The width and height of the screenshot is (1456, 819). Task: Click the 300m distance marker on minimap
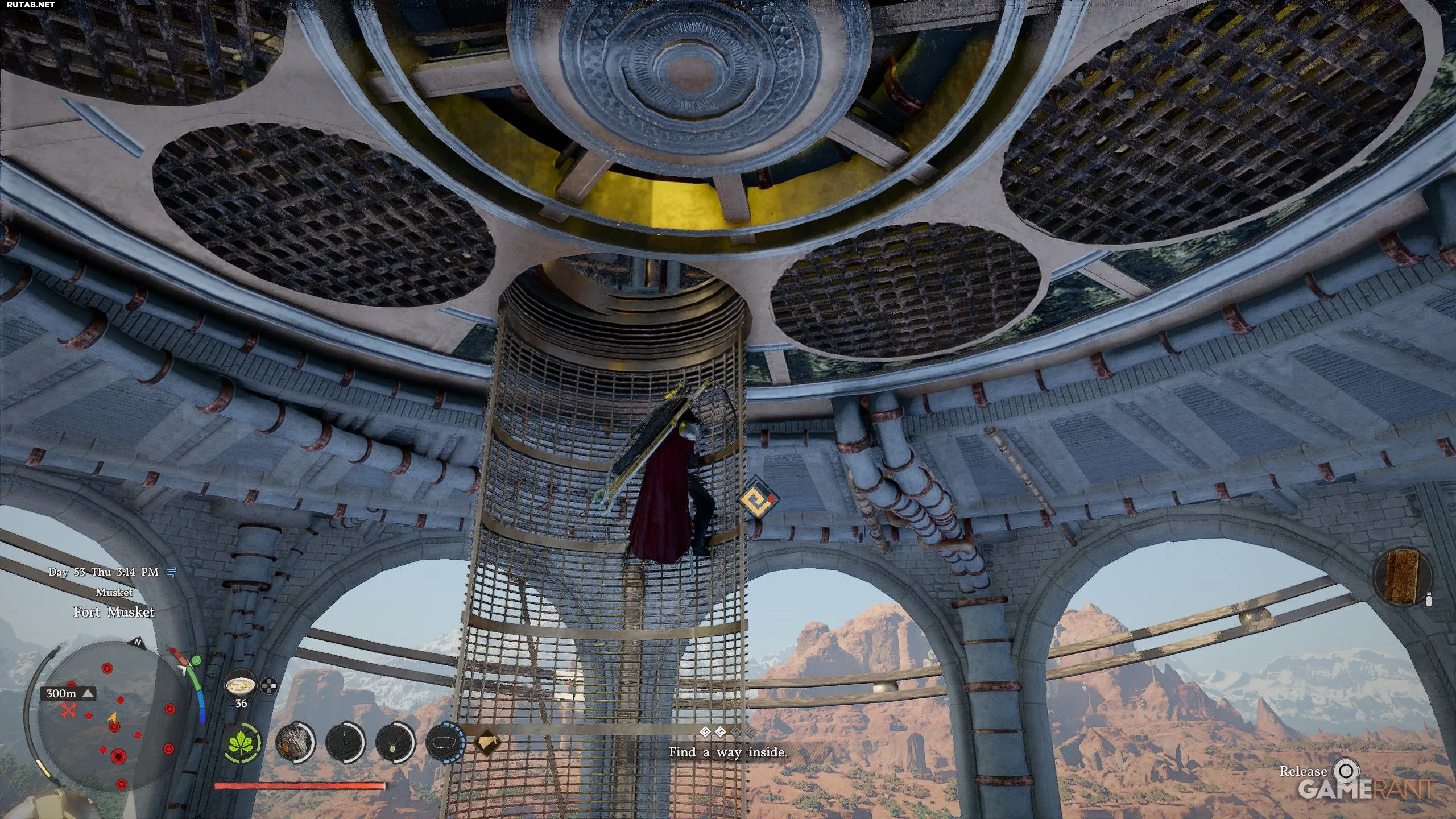coord(68,693)
